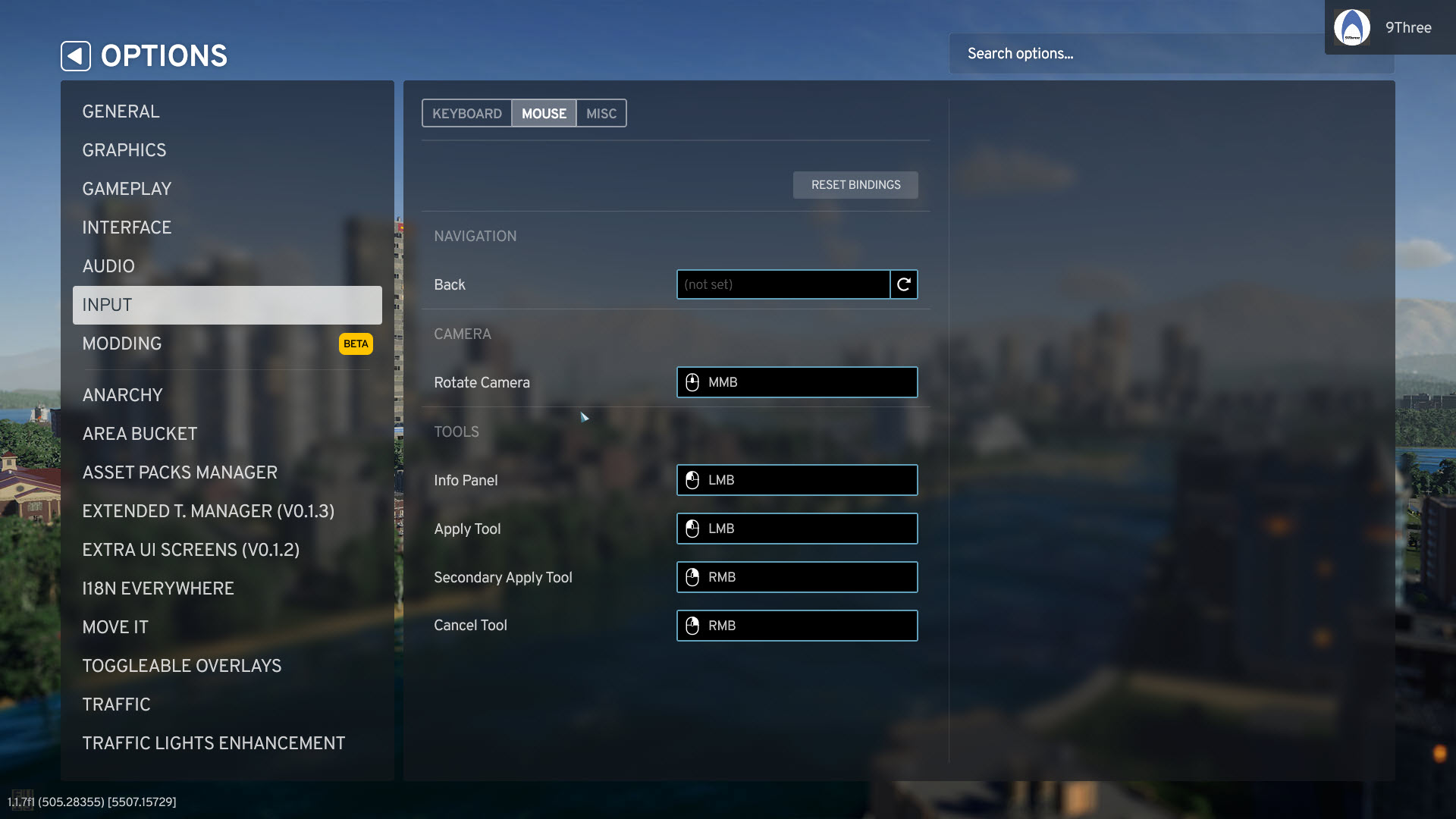Image resolution: width=1456 pixels, height=819 pixels.
Task: Select the mouse icon in the Rotate Camera binding
Action: pyautogui.click(x=692, y=382)
